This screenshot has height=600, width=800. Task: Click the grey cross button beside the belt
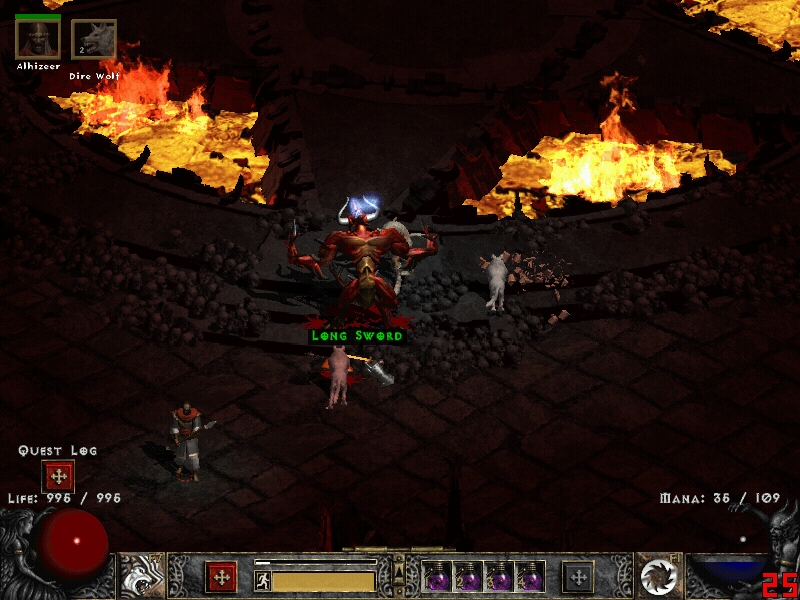pos(577,577)
